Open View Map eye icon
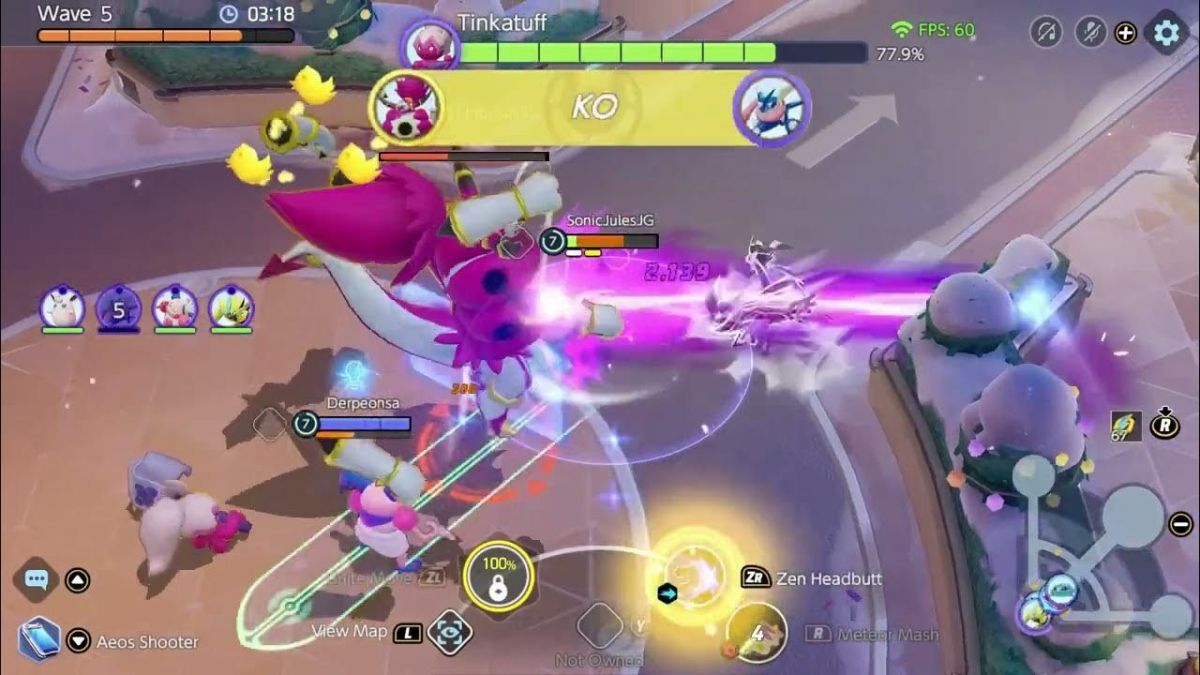The height and width of the screenshot is (675, 1200). (x=450, y=632)
